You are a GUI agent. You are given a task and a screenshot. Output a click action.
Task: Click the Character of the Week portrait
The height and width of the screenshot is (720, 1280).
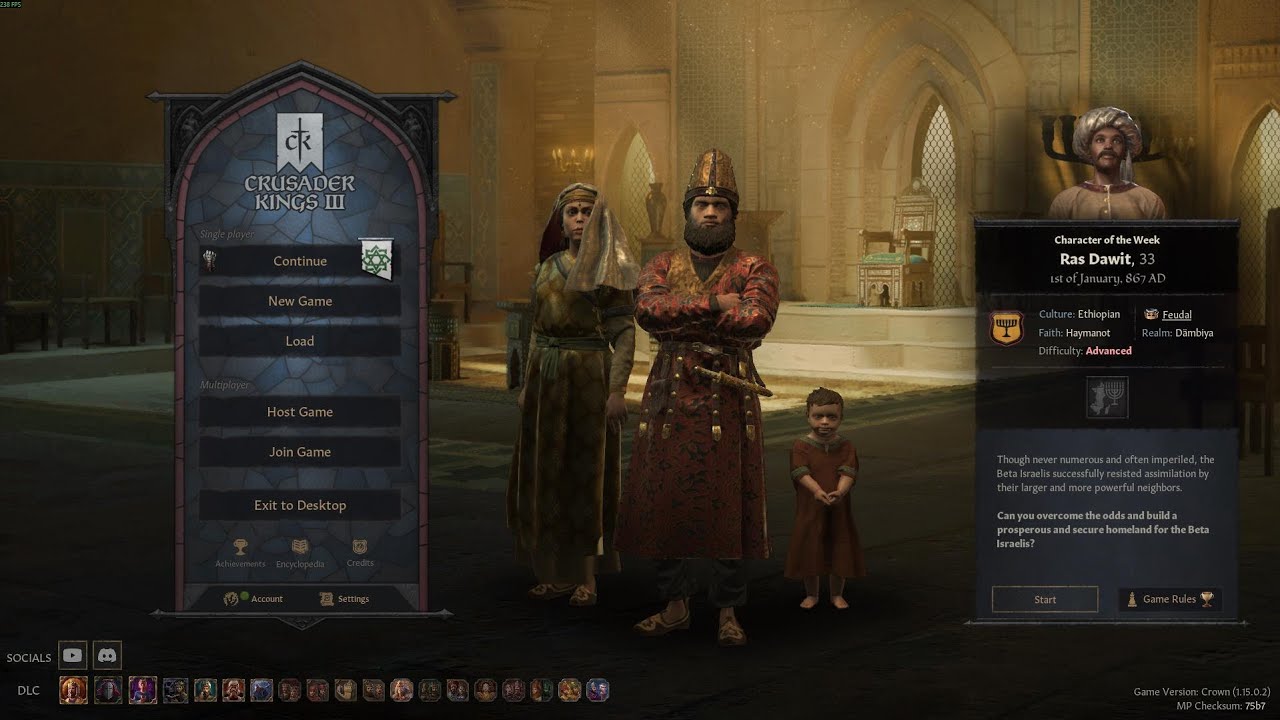[1107, 165]
